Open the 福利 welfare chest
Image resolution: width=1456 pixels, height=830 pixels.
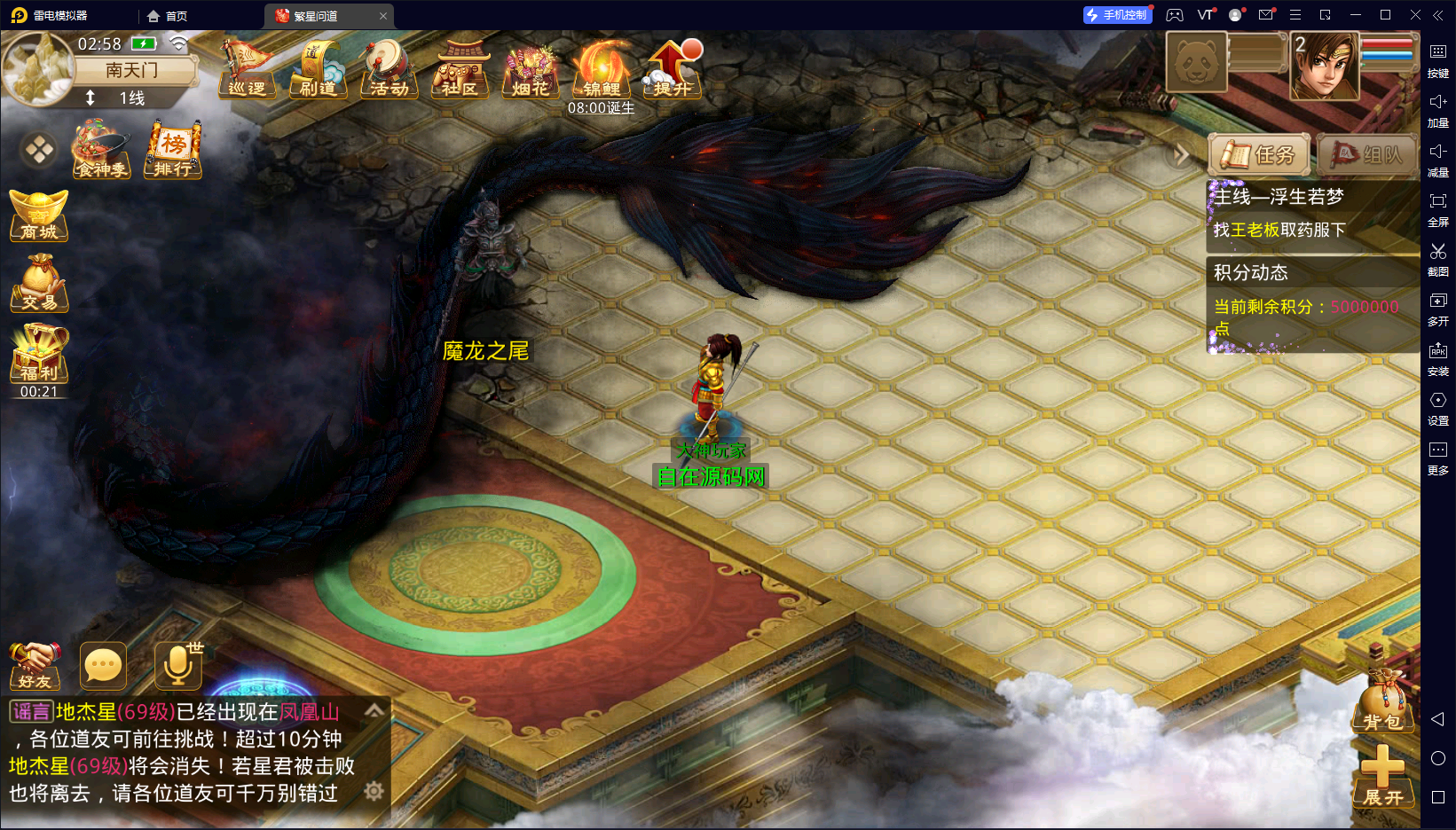[39, 355]
